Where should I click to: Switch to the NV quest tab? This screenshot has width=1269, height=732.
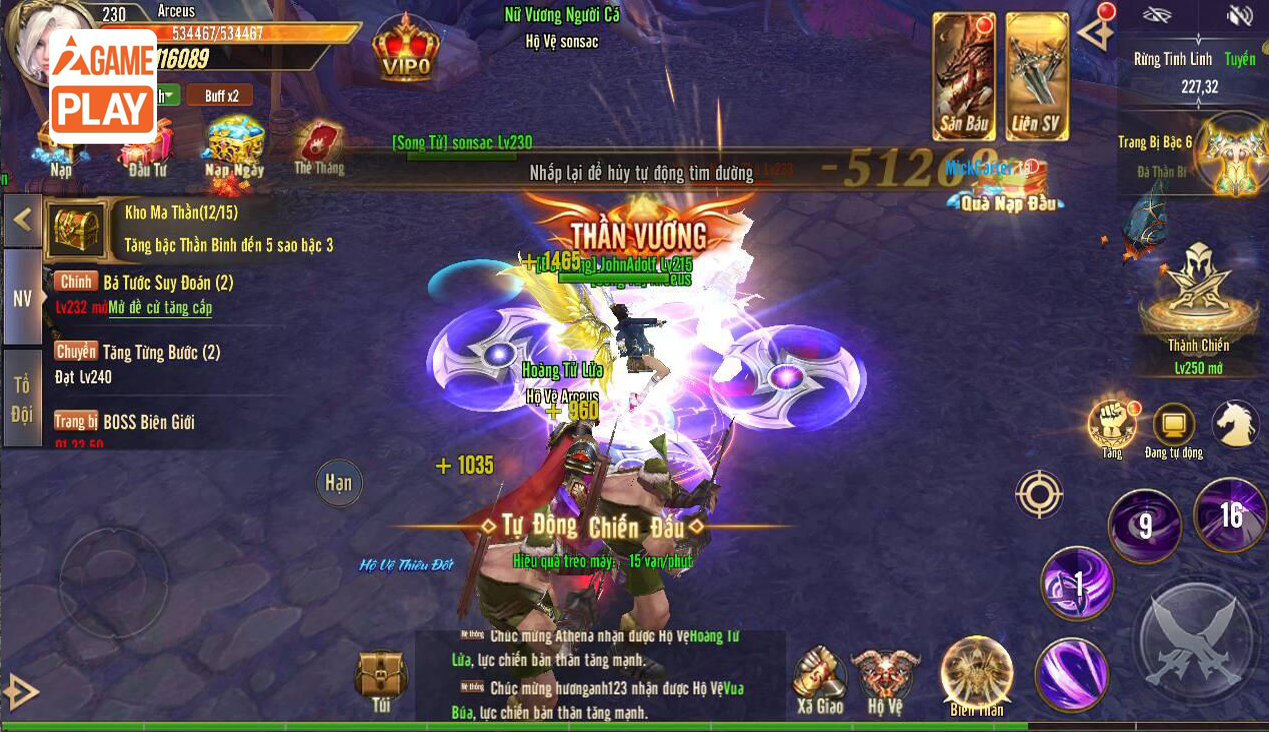22,298
